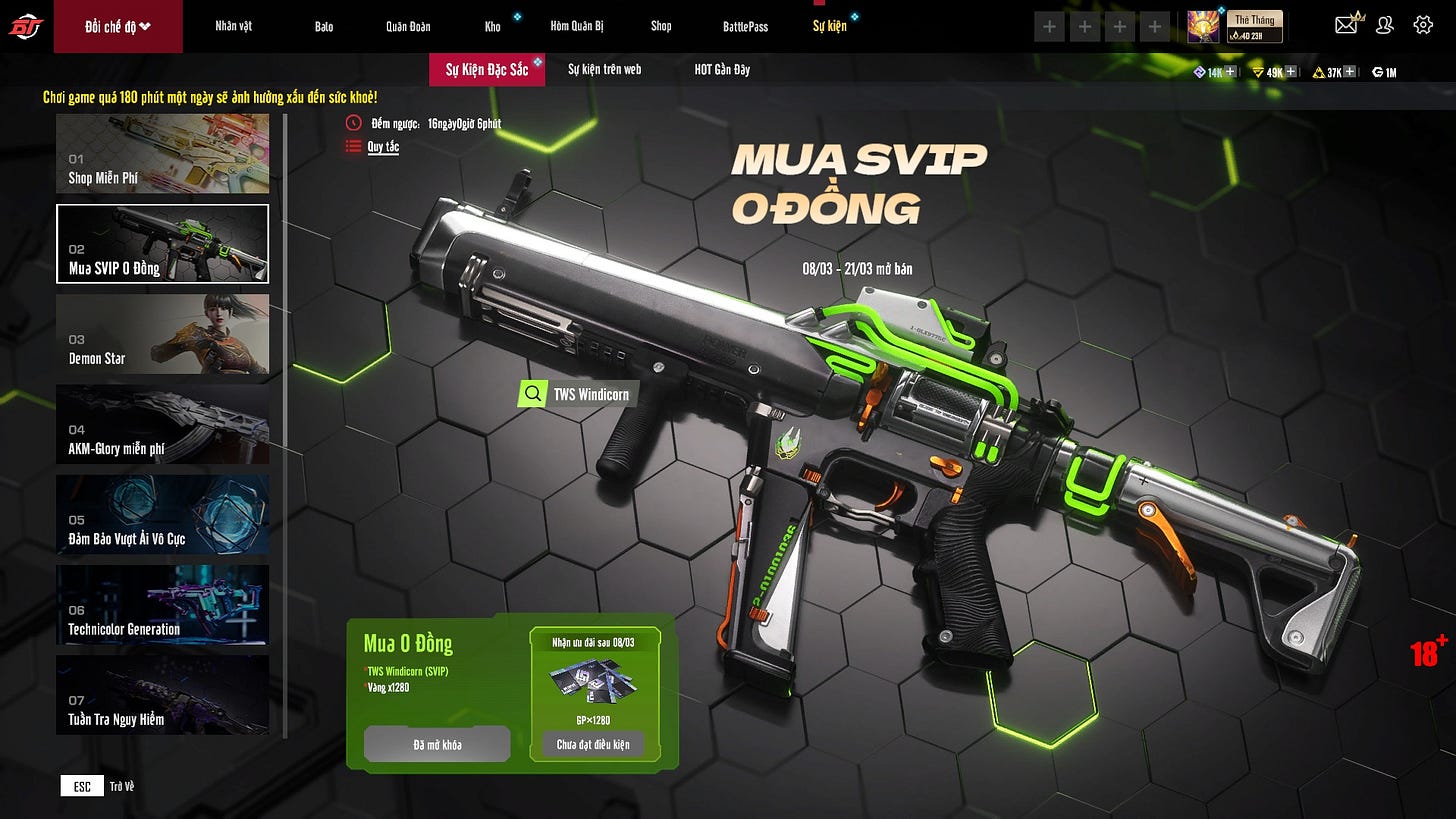
Task: Open the Balo tab
Action: (x=324, y=26)
